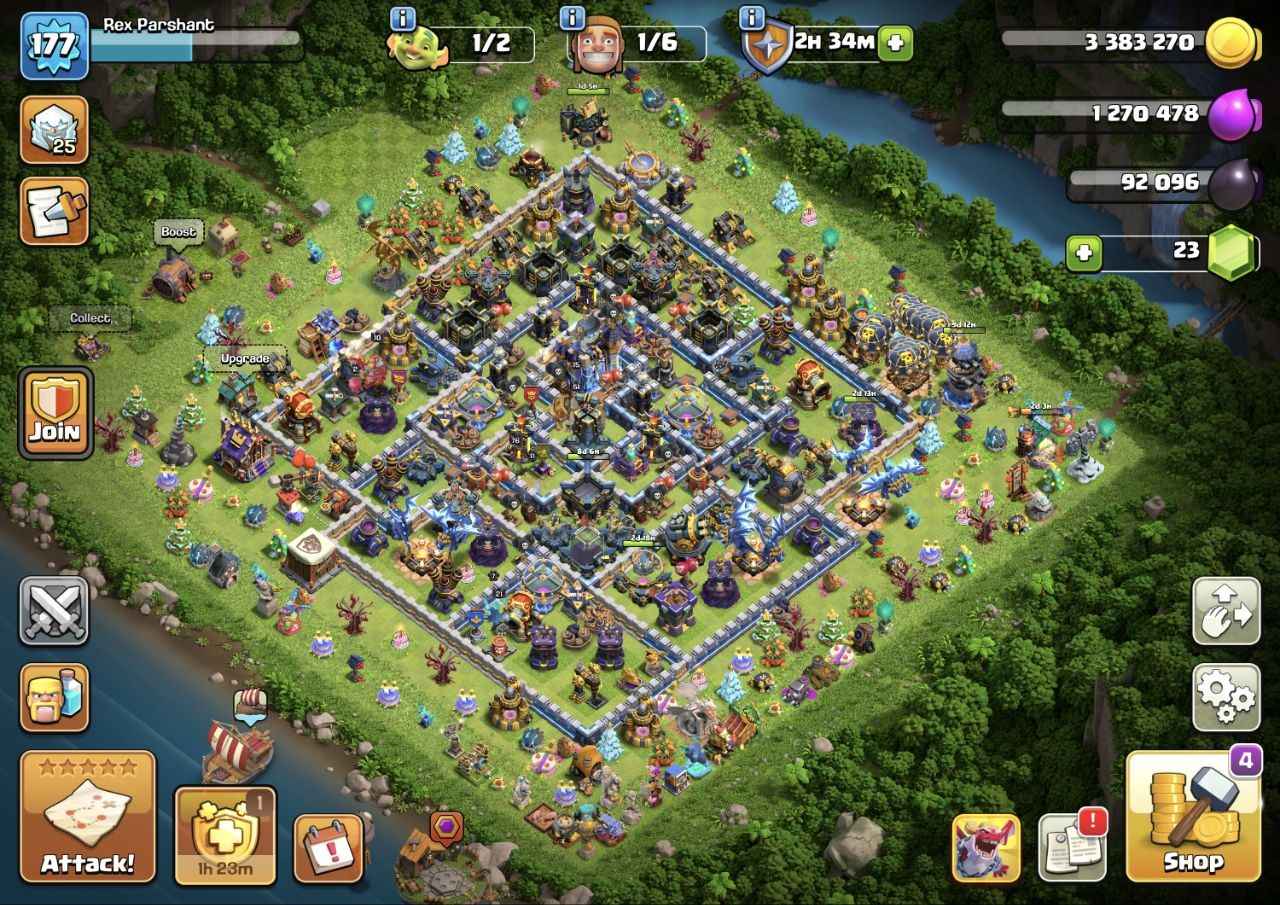This screenshot has height=905, width=1280.
Task: Open the winter event icon showing 25
Action: pyautogui.click(x=55, y=131)
